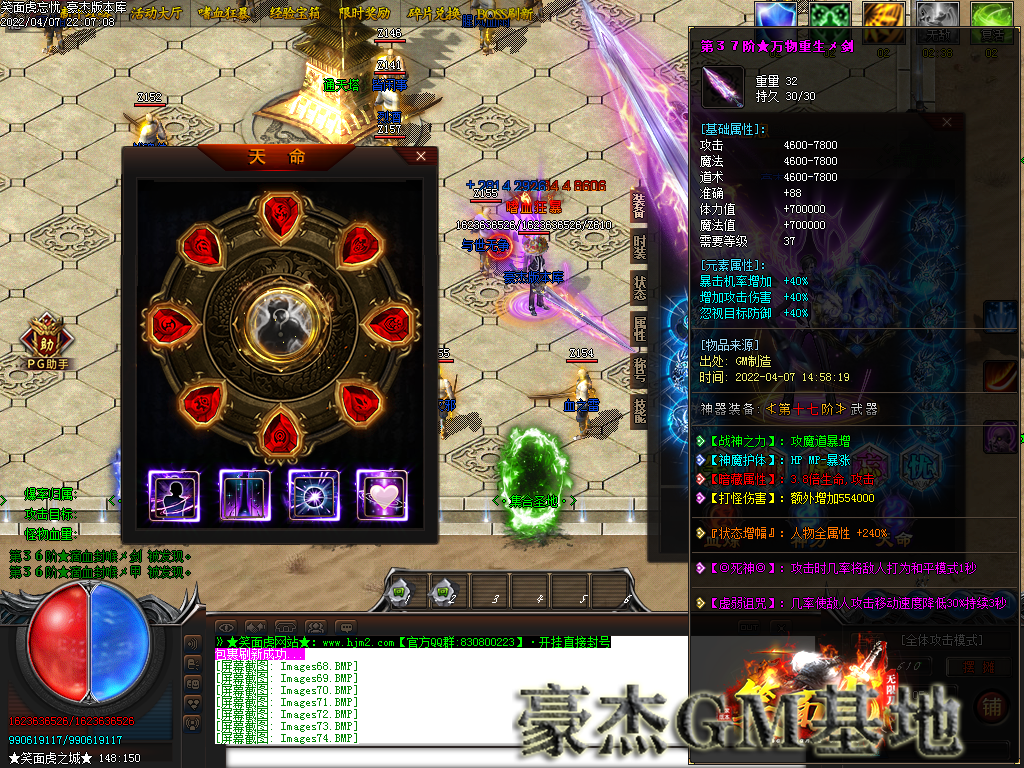
Task: Close the 天命 panel
Action: pyautogui.click(x=421, y=156)
